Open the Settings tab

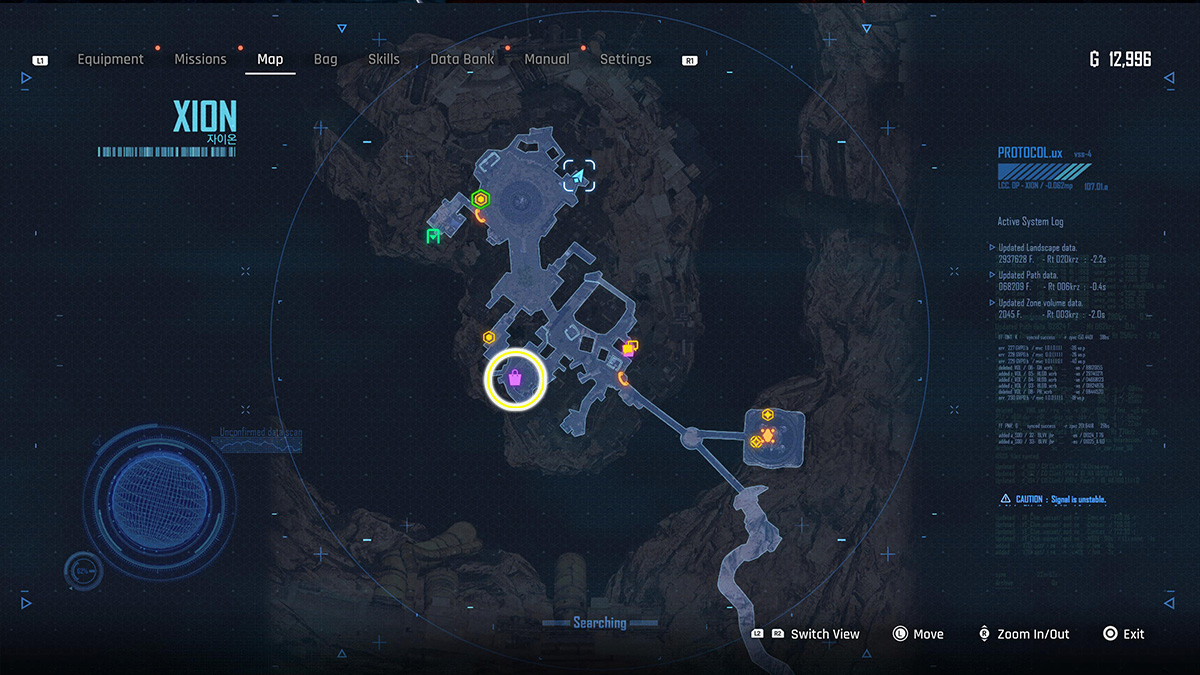pos(625,60)
